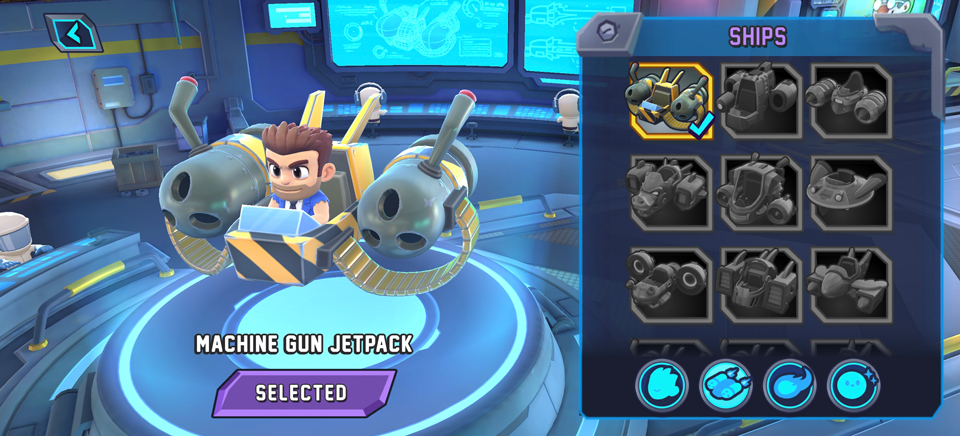This screenshot has height=436, width=960.
Task: Open the comet trail tab
Action: click(x=790, y=385)
